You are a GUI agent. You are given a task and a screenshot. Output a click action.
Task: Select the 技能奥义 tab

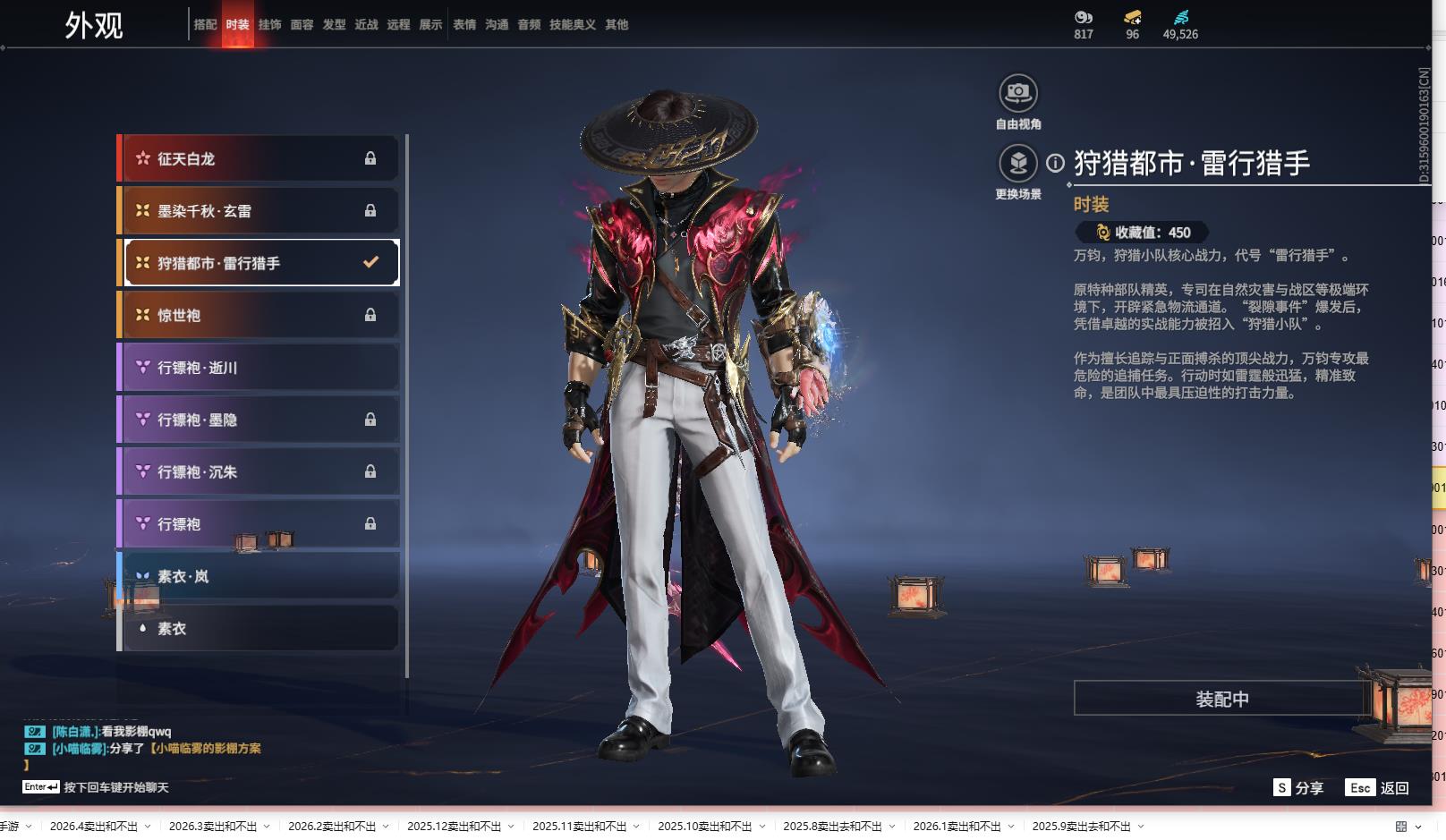[572, 25]
